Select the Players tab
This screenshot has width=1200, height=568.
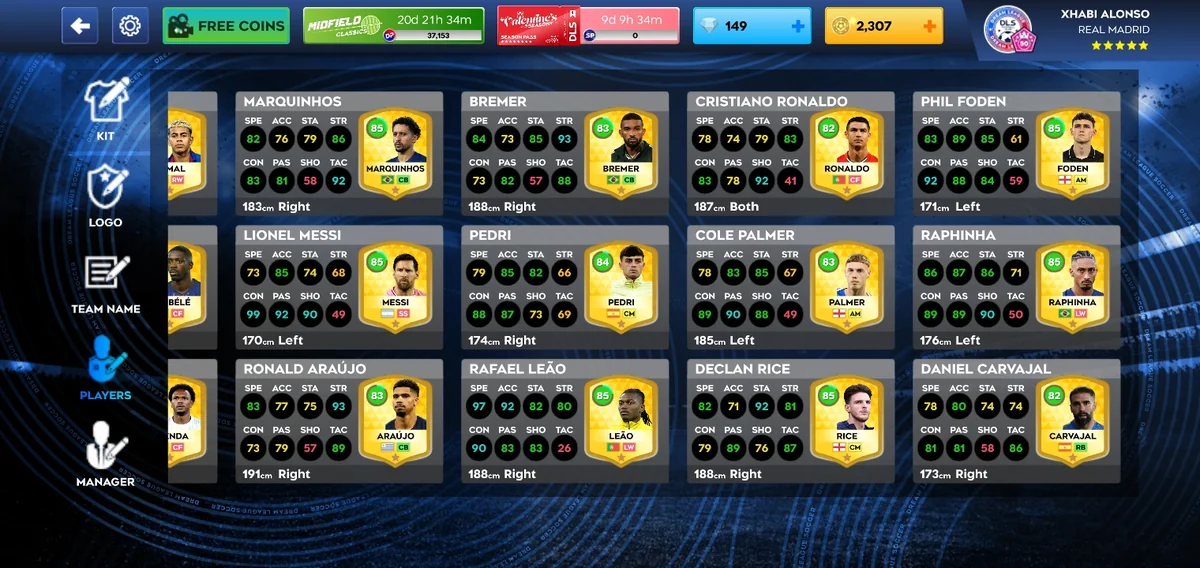[x=105, y=368]
